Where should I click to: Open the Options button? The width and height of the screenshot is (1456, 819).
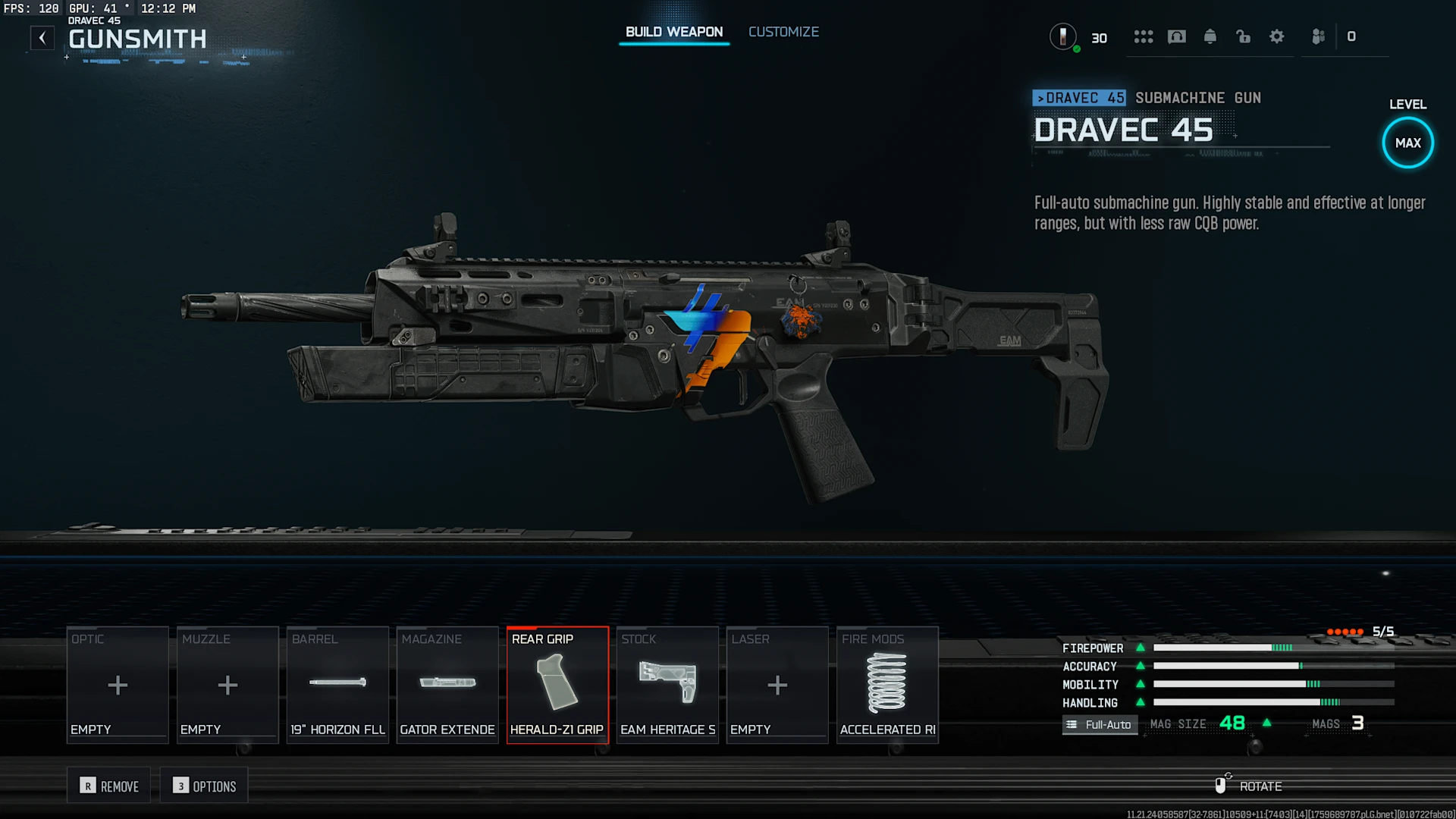(204, 786)
